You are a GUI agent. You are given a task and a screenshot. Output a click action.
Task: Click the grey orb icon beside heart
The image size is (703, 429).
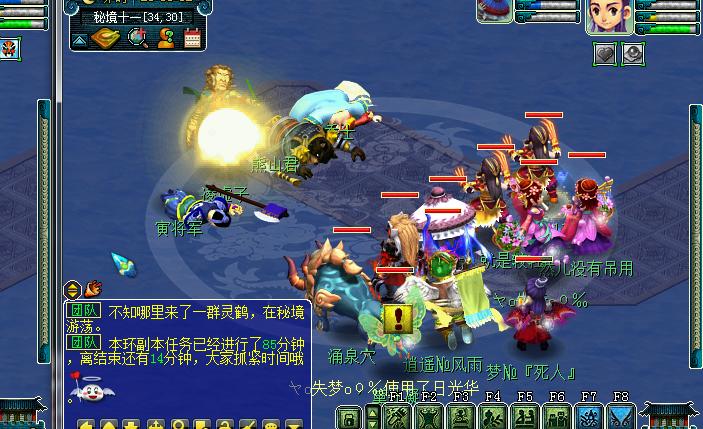pyautogui.click(x=633, y=54)
